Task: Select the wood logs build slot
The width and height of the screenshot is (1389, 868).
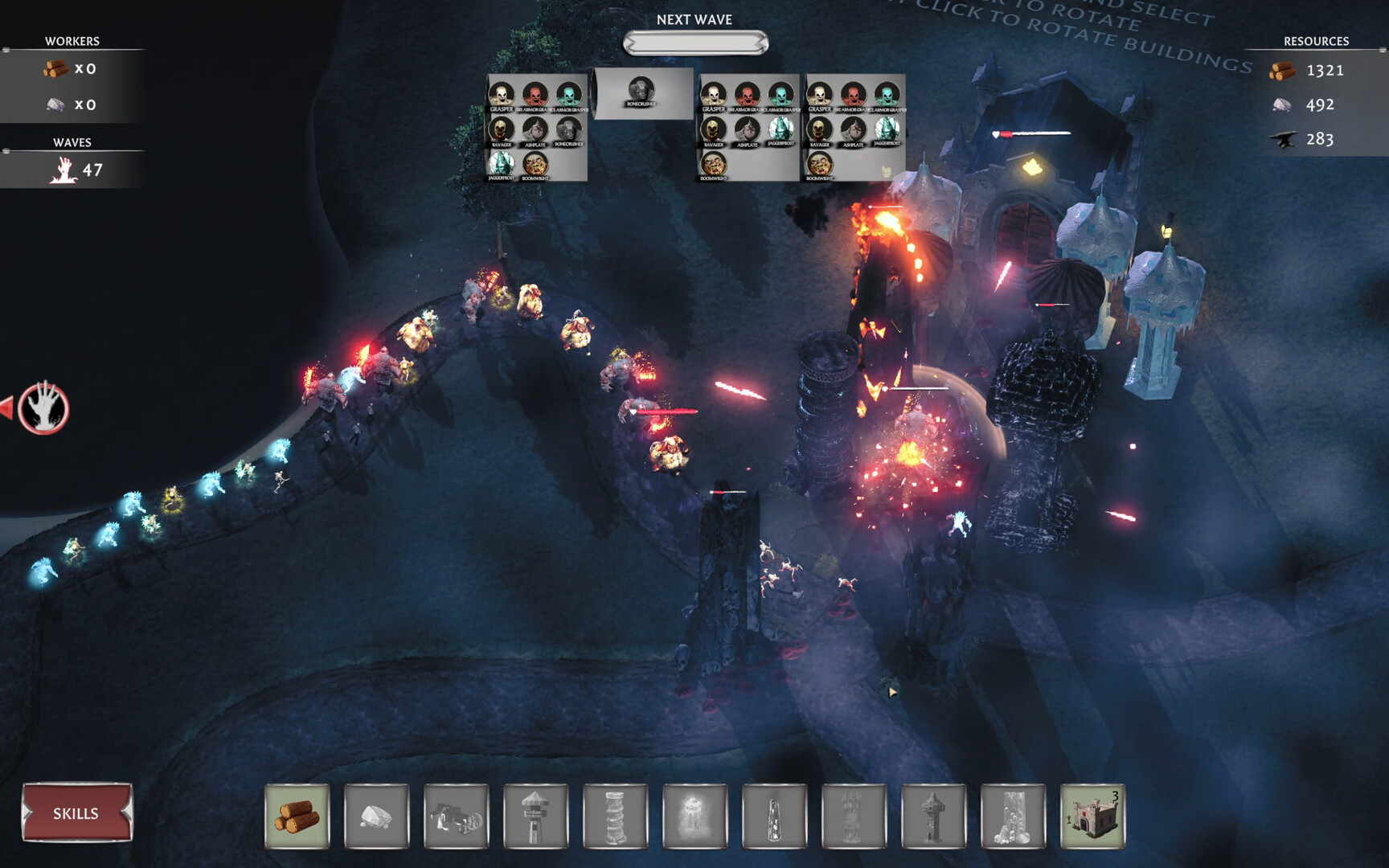Action: (x=297, y=817)
